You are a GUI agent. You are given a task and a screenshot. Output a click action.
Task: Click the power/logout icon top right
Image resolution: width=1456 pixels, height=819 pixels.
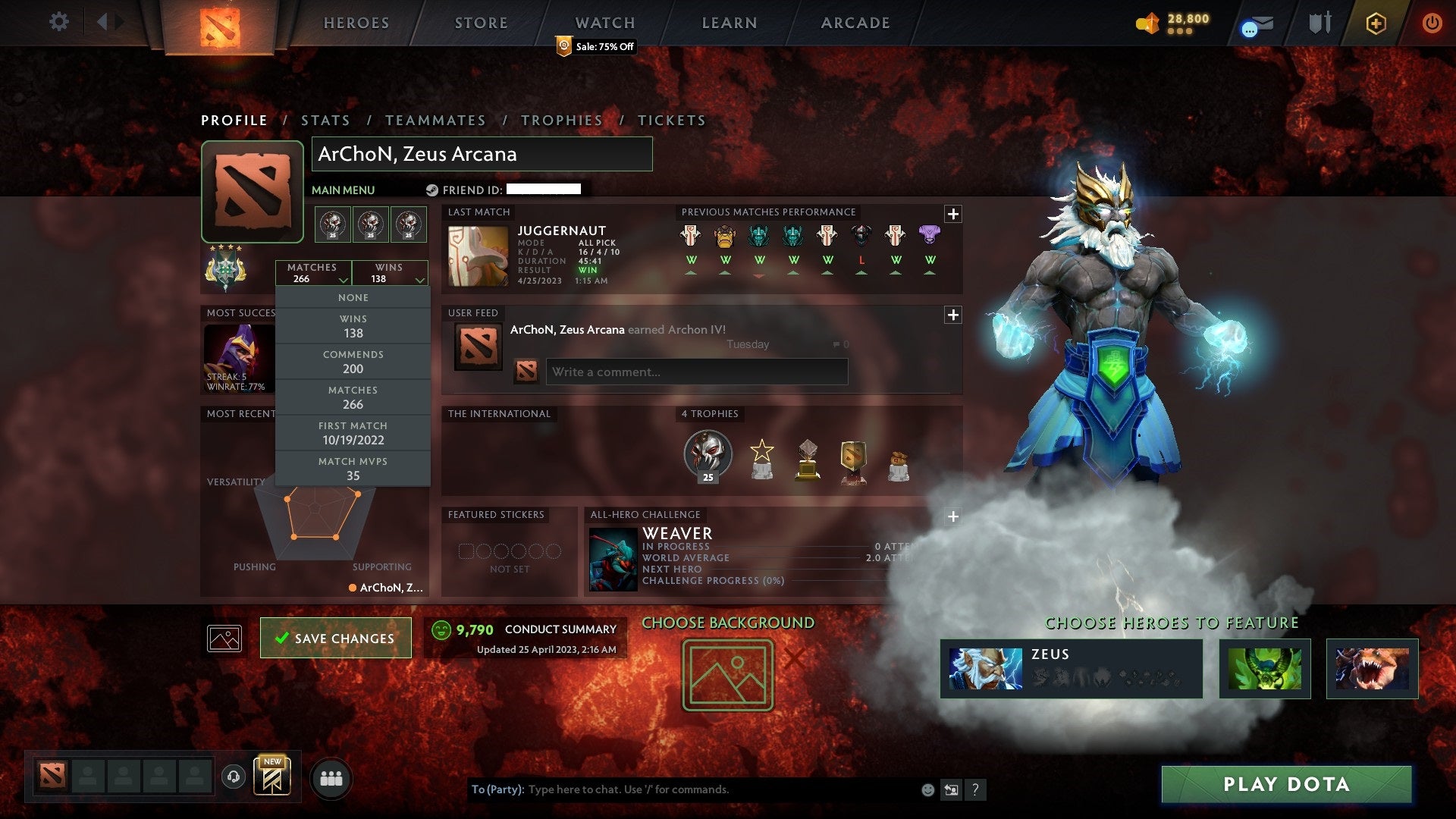pos(1433,24)
